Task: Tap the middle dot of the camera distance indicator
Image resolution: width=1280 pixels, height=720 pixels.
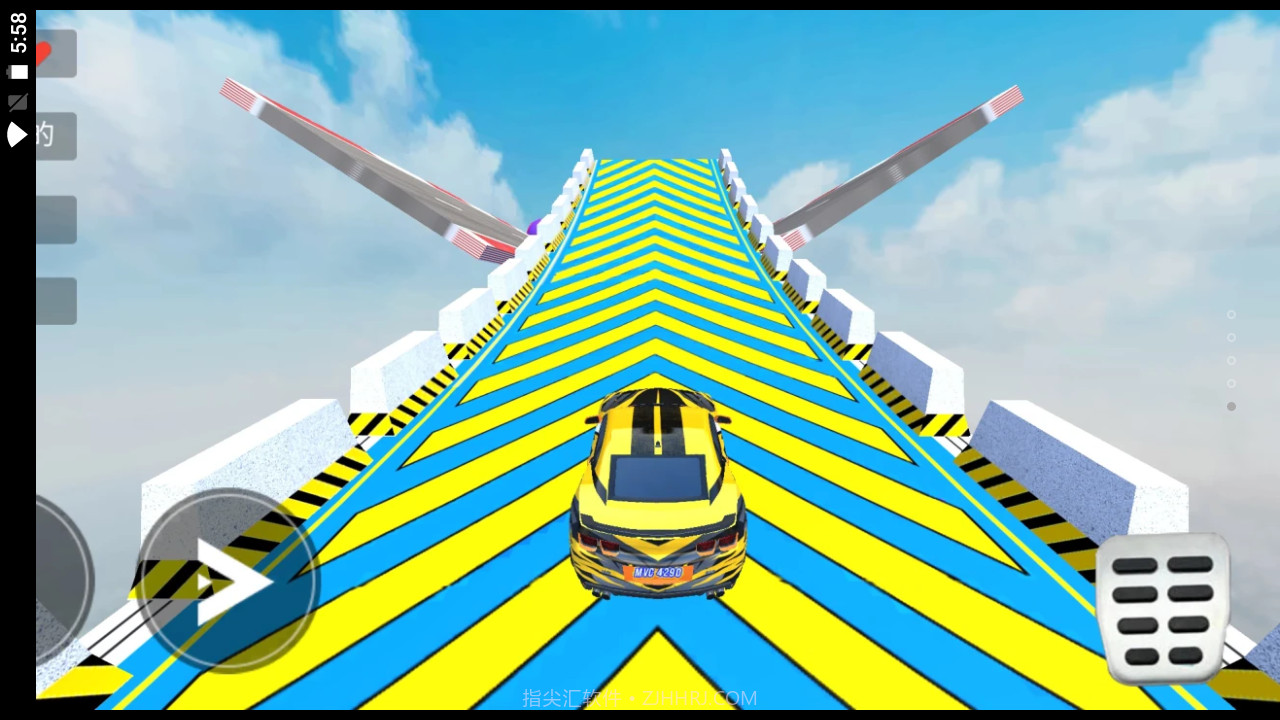Action: pyautogui.click(x=1232, y=360)
